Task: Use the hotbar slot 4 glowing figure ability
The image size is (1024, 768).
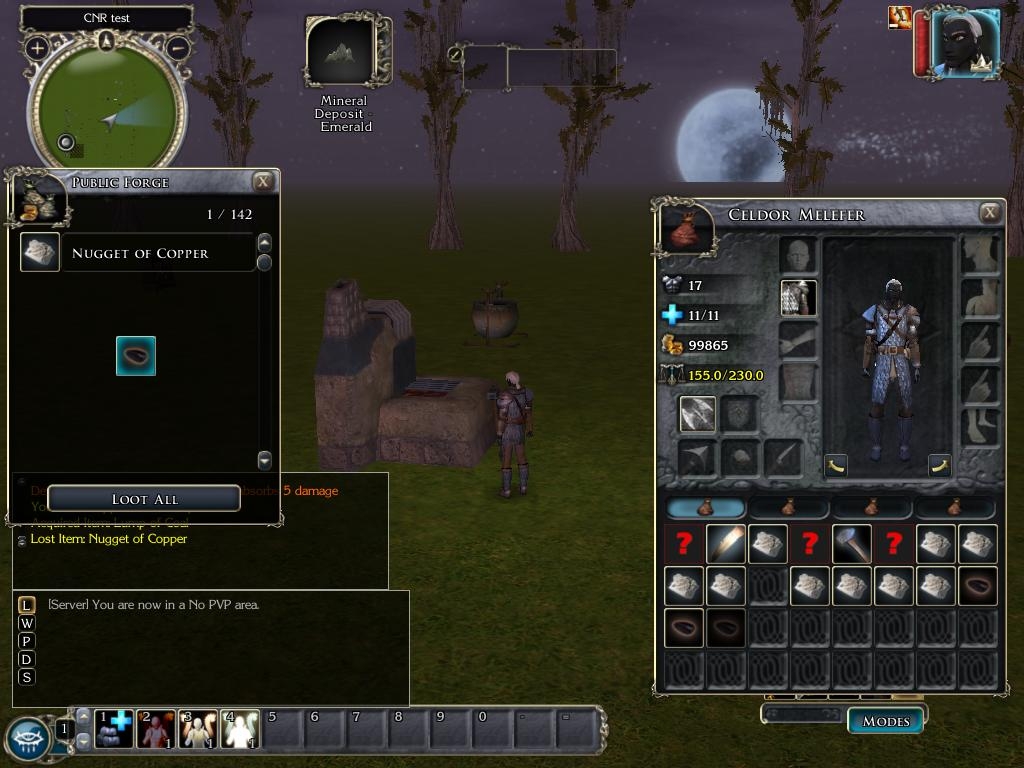Action: click(240, 729)
